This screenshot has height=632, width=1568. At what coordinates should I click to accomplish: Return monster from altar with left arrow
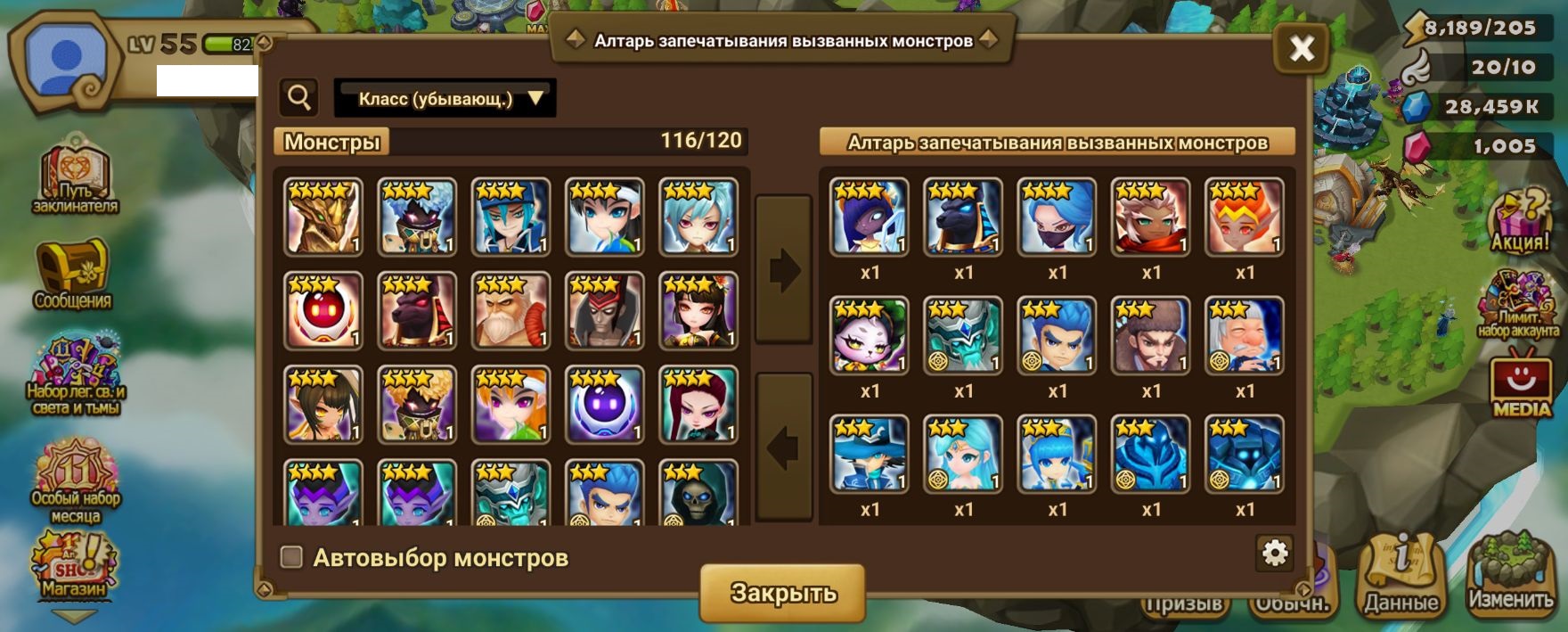[784, 447]
